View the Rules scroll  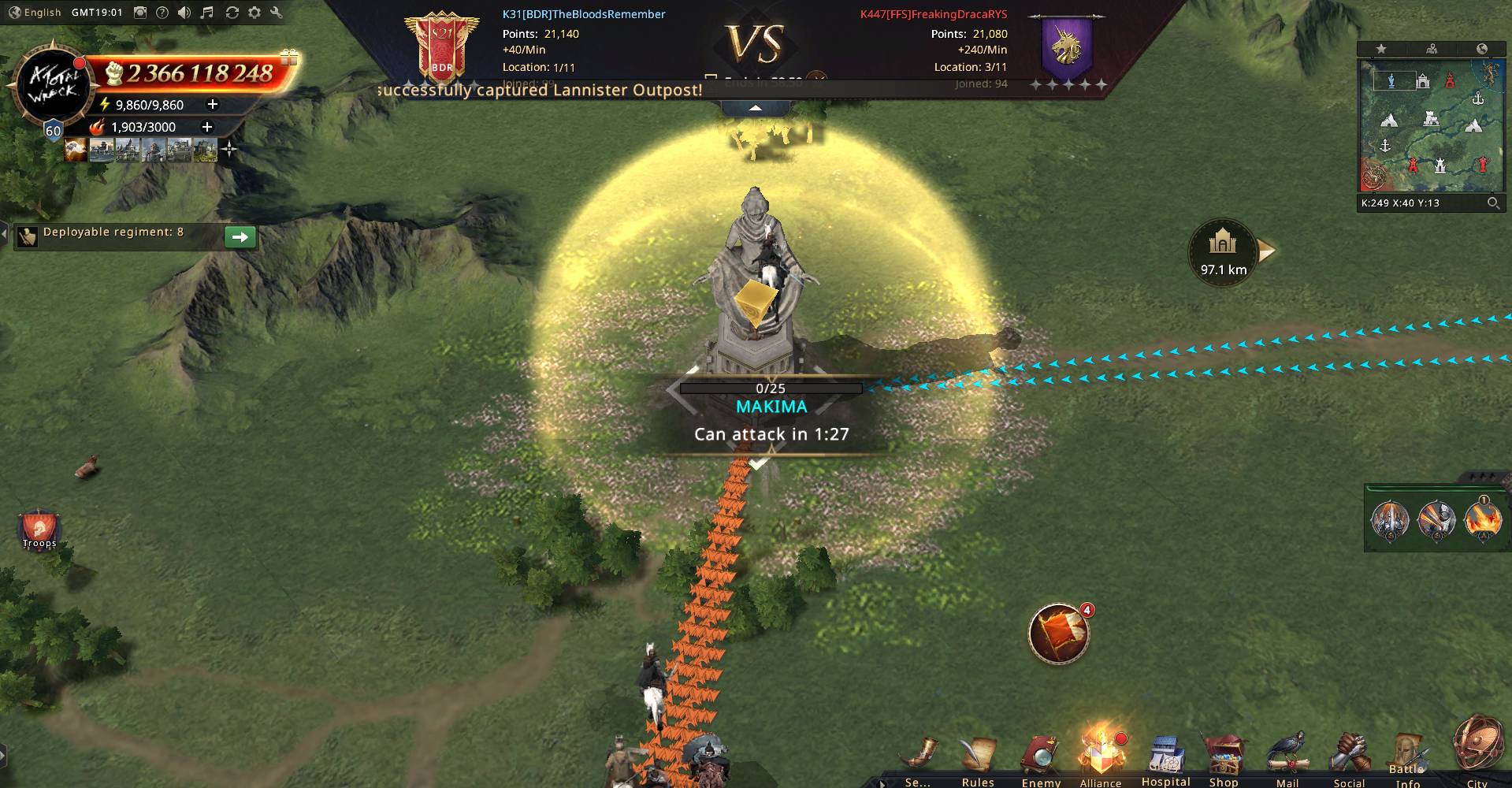click(977, 758)
